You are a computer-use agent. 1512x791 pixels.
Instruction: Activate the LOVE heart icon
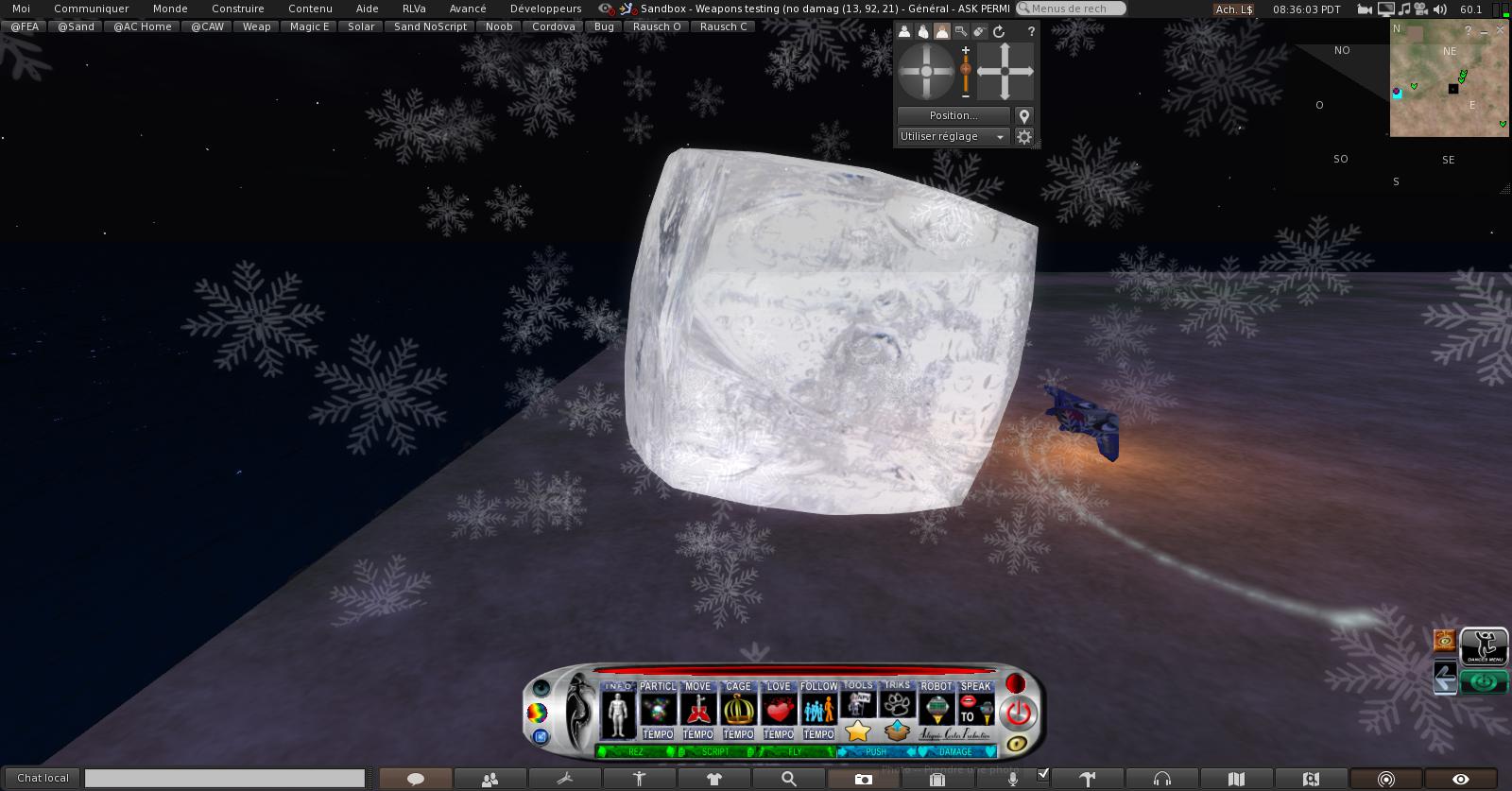click(x=779, y=709)
